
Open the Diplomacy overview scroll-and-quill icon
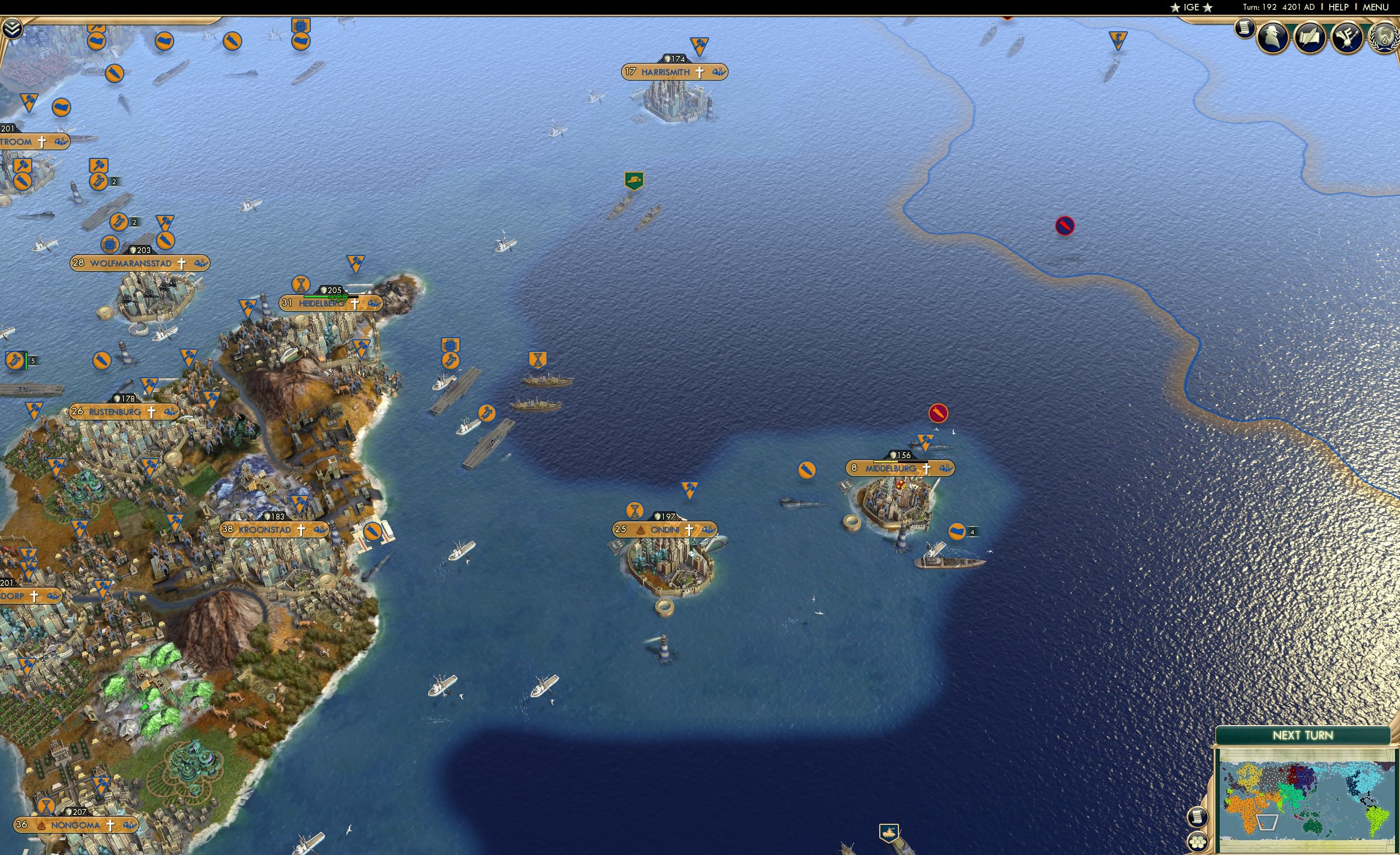click(1311, 37)
